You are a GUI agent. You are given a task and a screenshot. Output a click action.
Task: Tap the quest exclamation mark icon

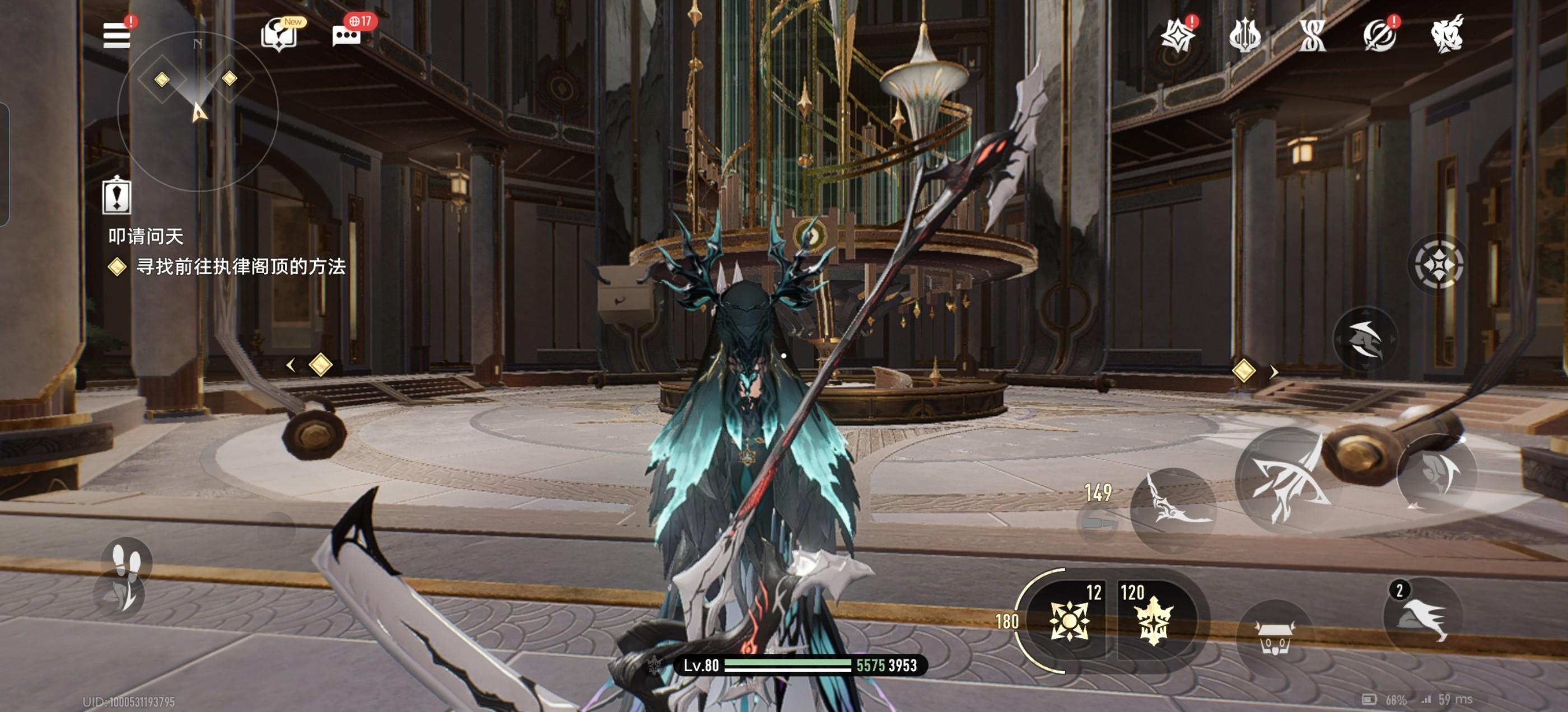tap(116, 196)
